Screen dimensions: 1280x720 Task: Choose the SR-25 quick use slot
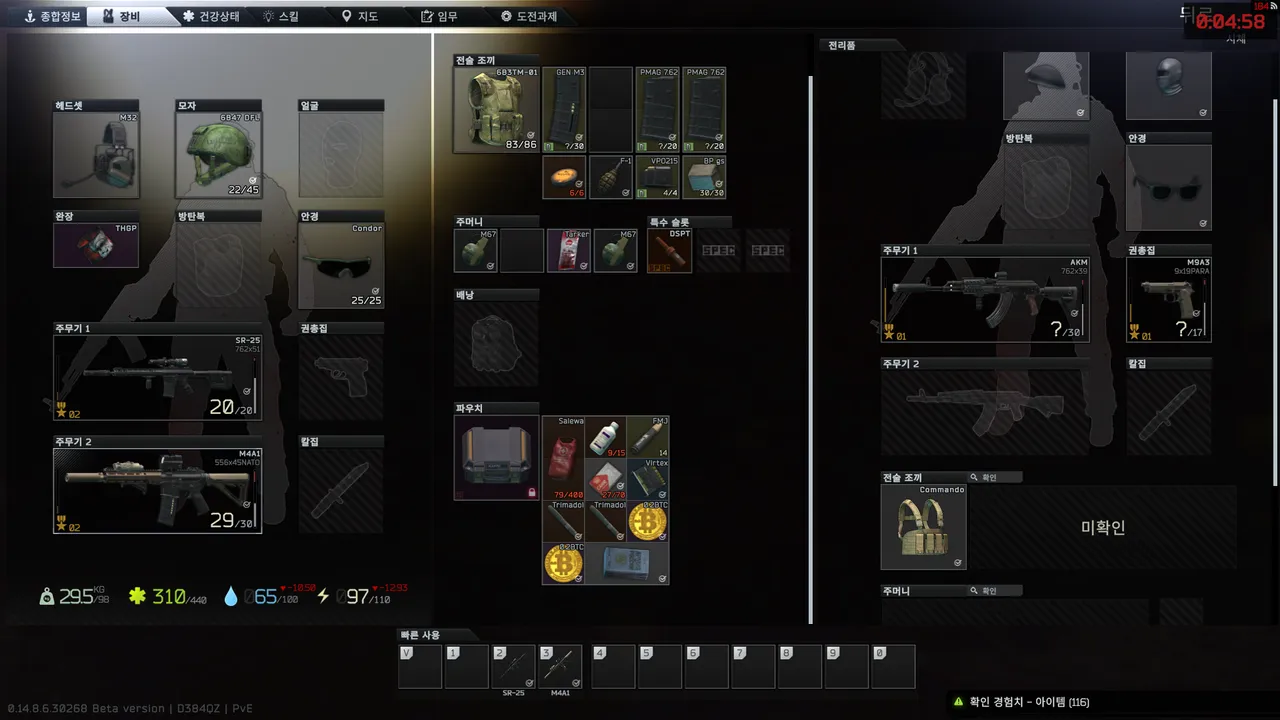(513, 668)
